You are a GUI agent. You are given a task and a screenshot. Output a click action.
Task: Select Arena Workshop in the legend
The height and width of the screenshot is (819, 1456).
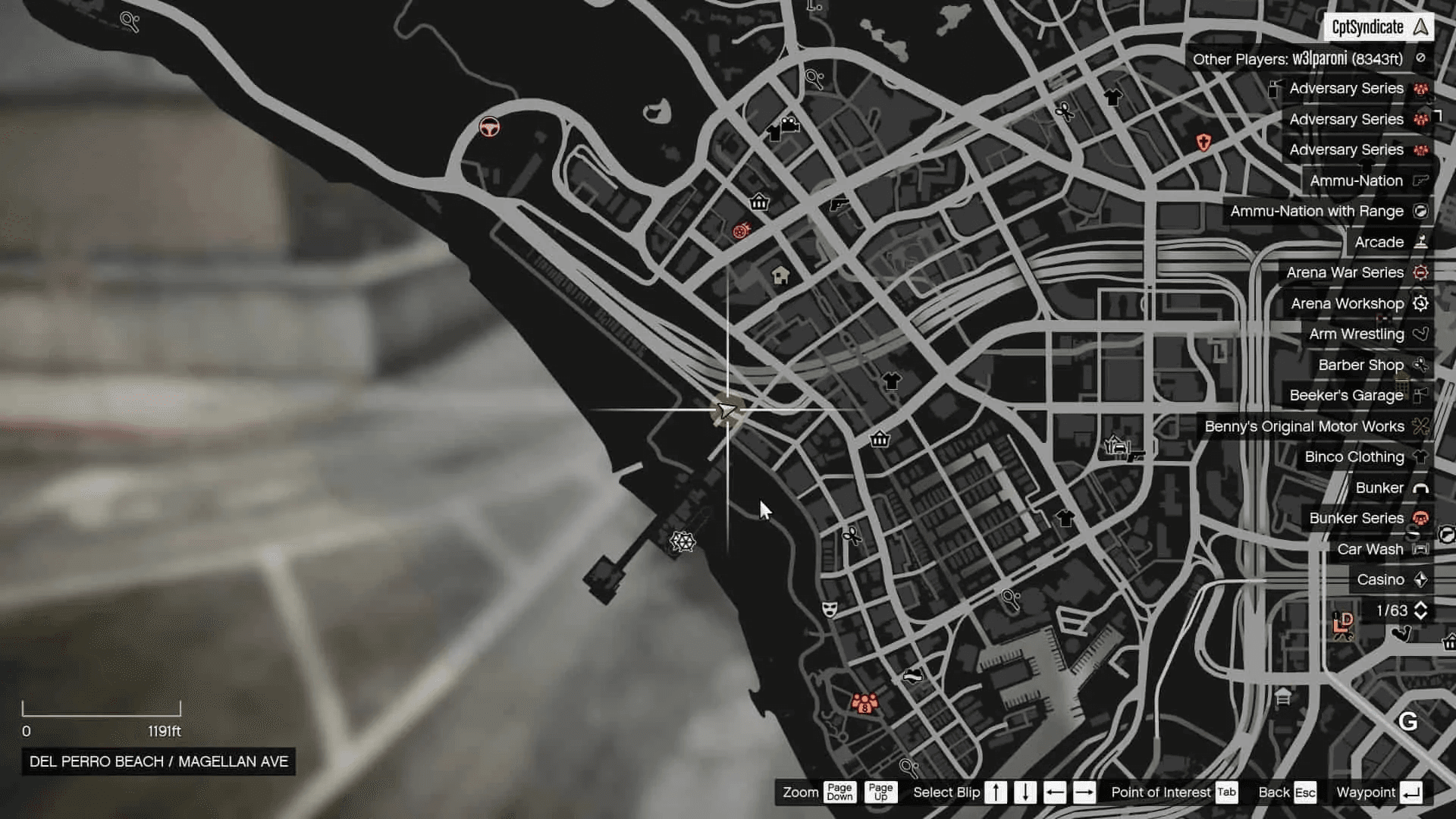1347,303
